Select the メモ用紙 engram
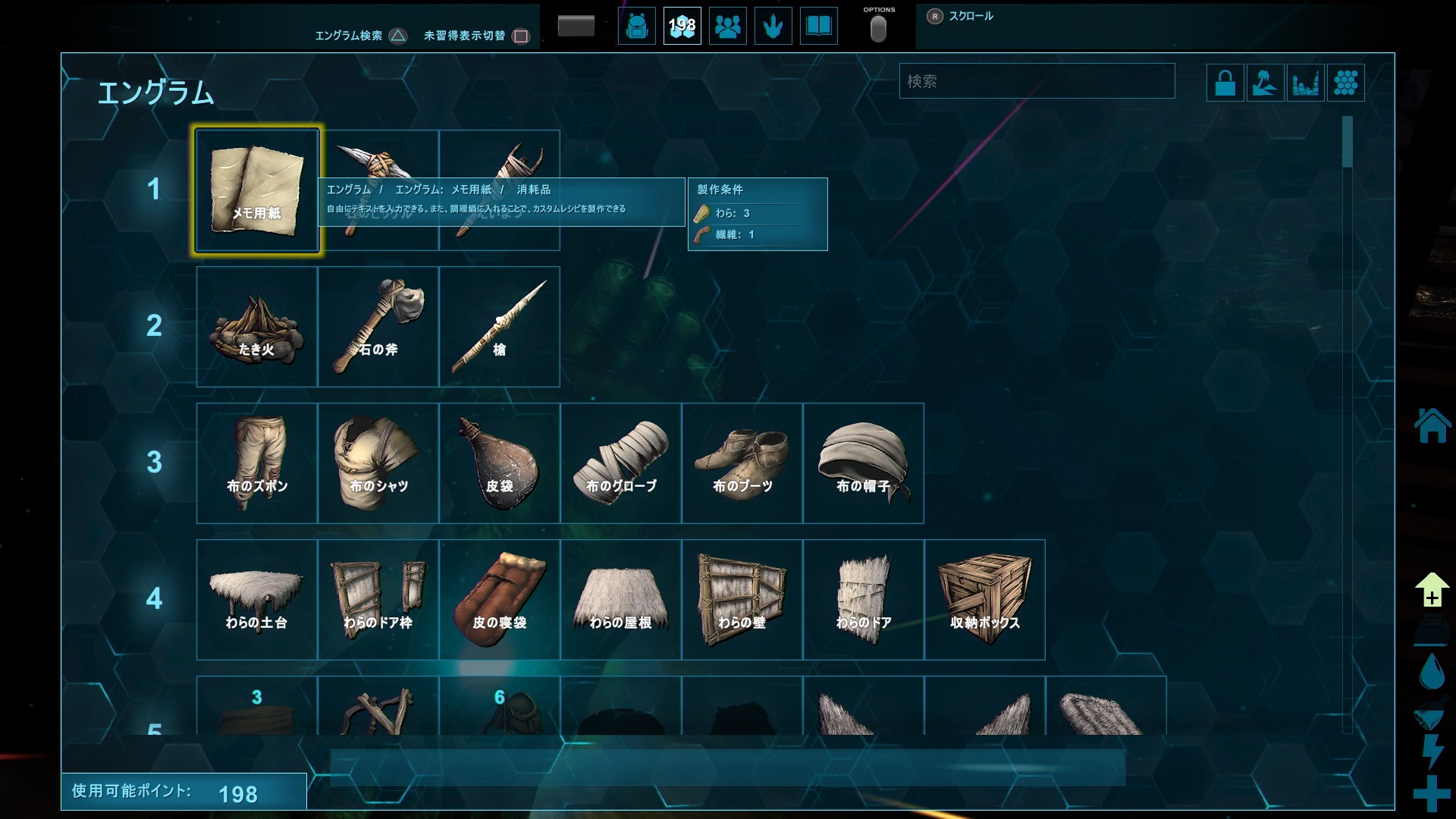The image size is (1456, 819). tap(256, 190)
